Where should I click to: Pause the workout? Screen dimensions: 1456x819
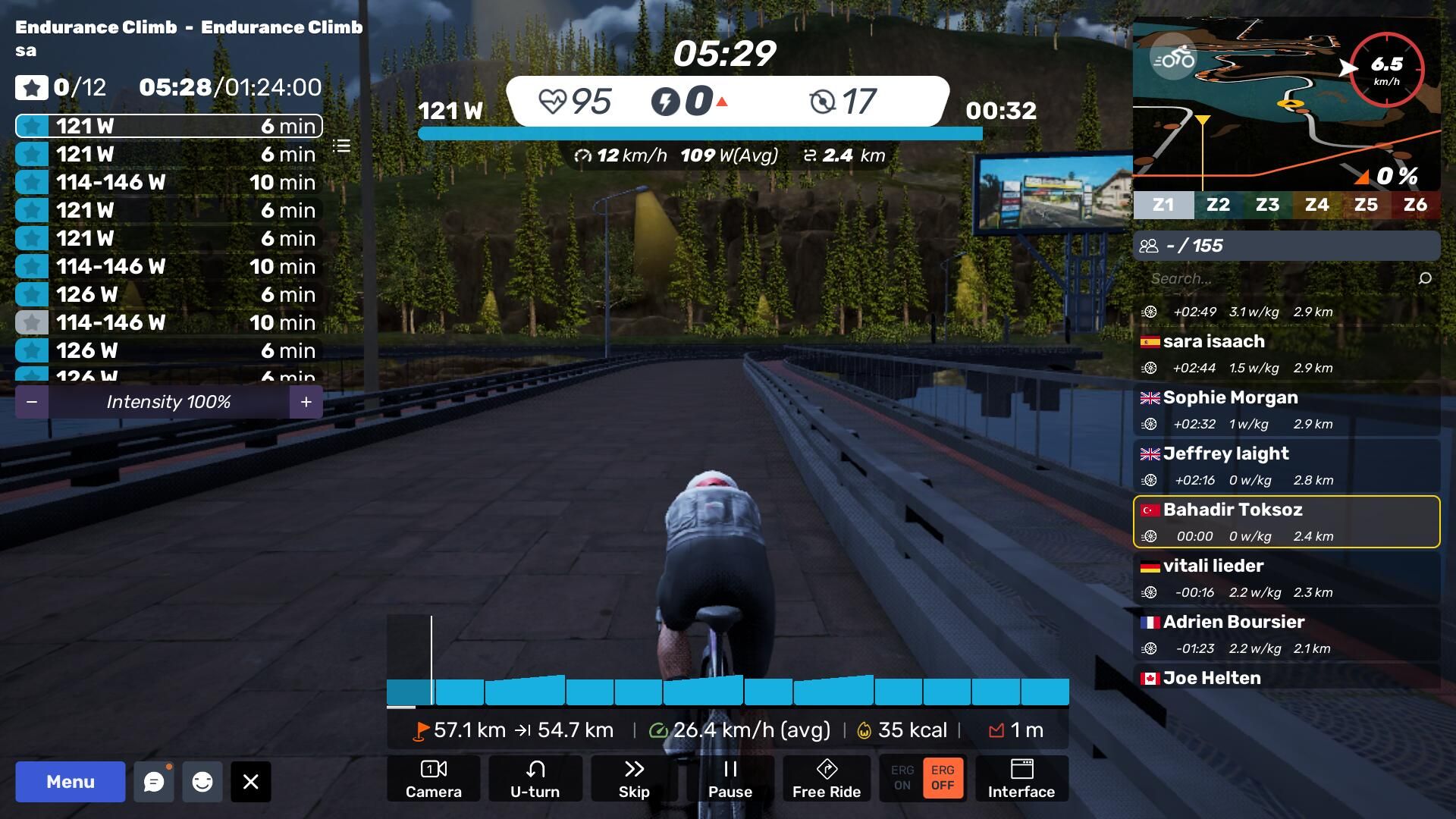point(730,779)
